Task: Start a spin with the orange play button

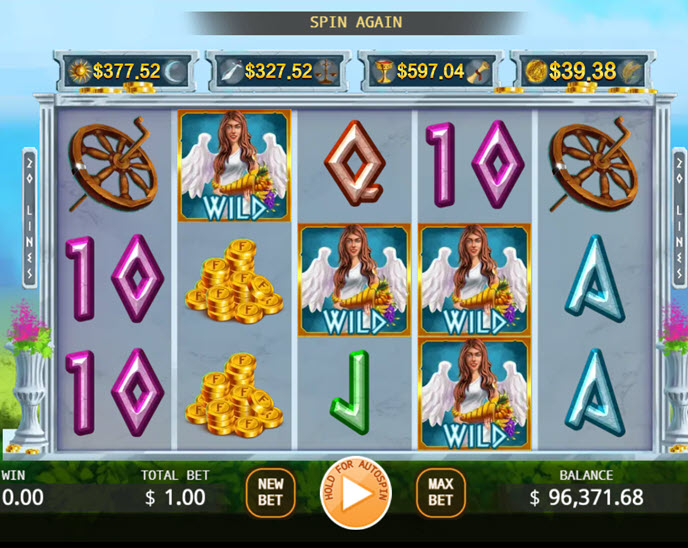Action: pyautogui.click(x=356, y=494)
